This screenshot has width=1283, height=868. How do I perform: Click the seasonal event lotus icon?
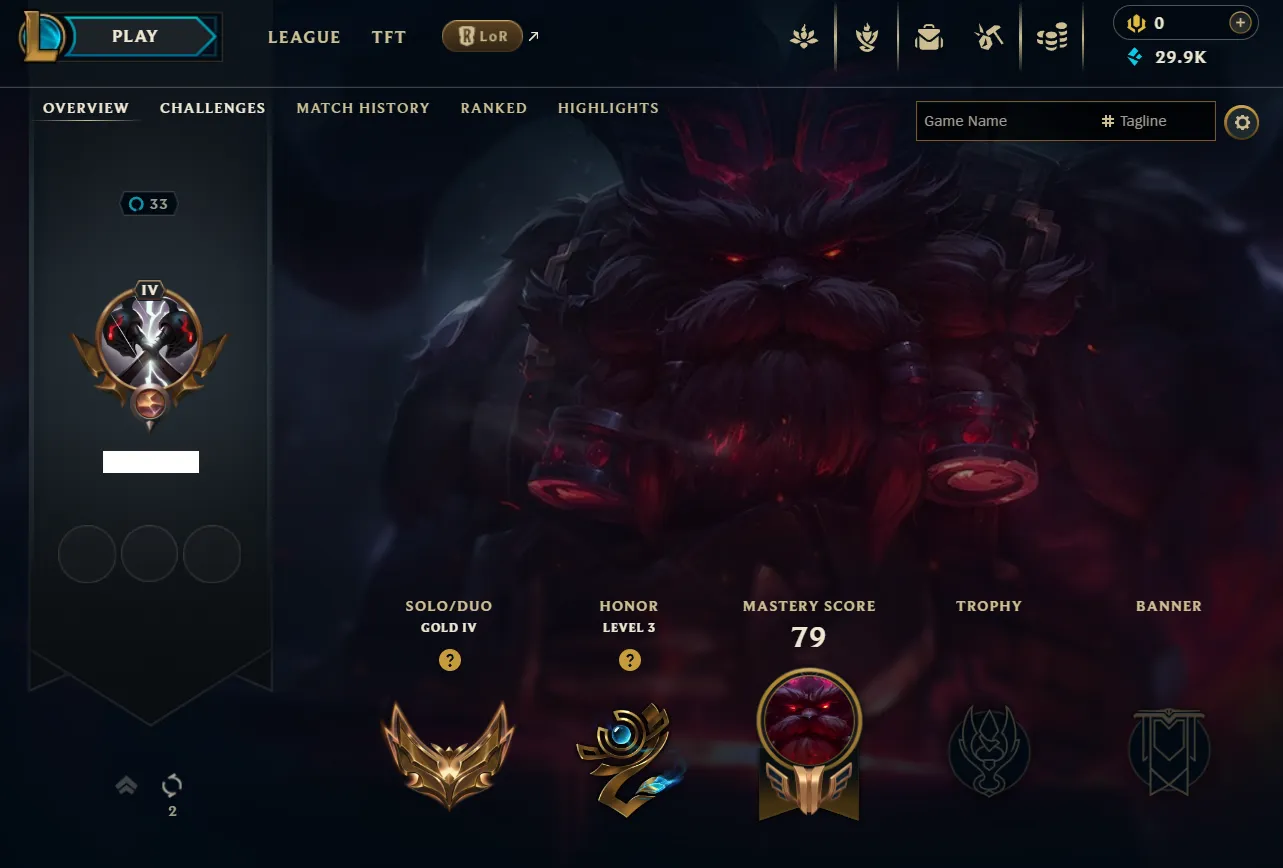(805, 35)
